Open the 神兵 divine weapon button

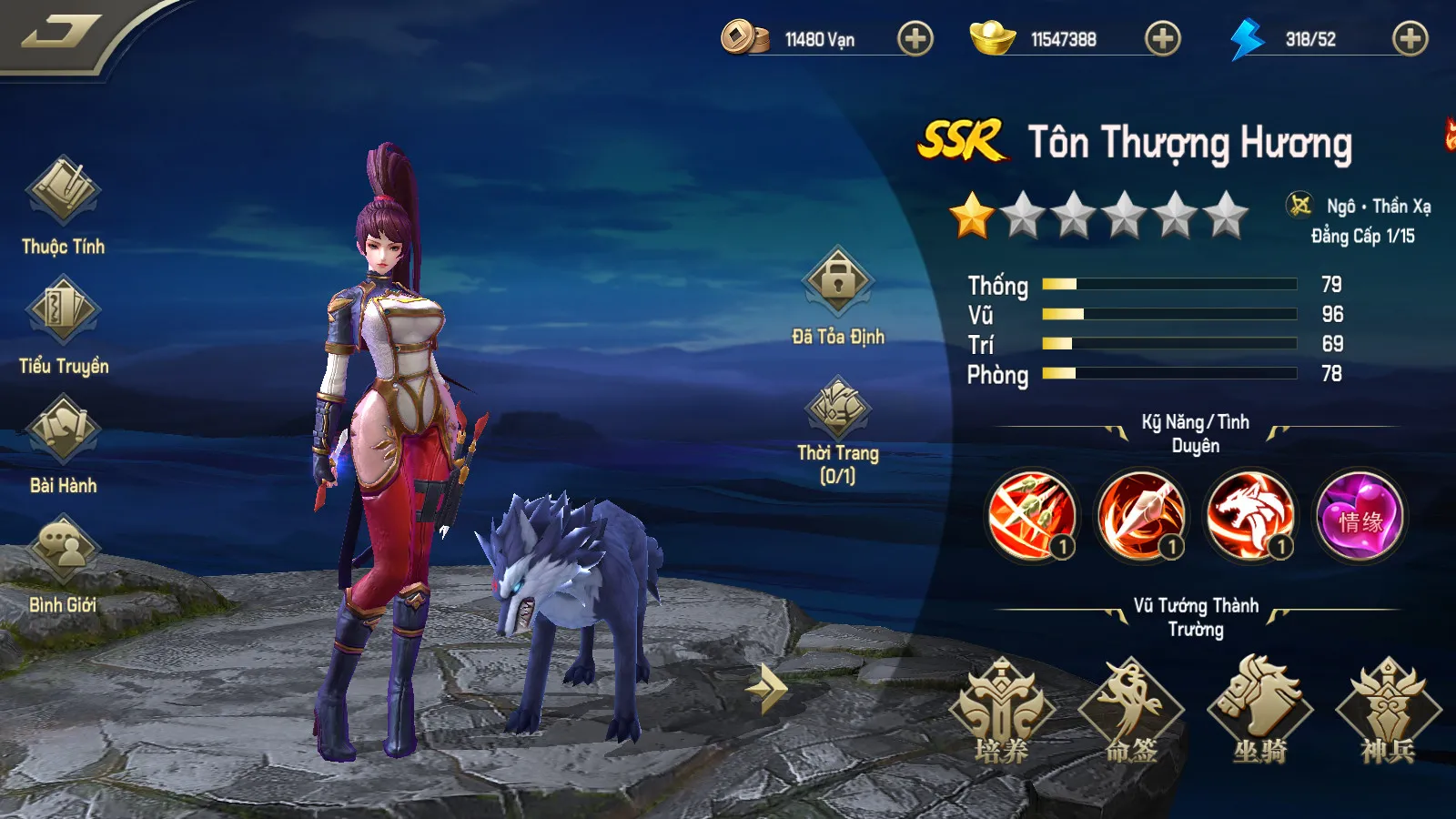click(x=1389, y=710)
